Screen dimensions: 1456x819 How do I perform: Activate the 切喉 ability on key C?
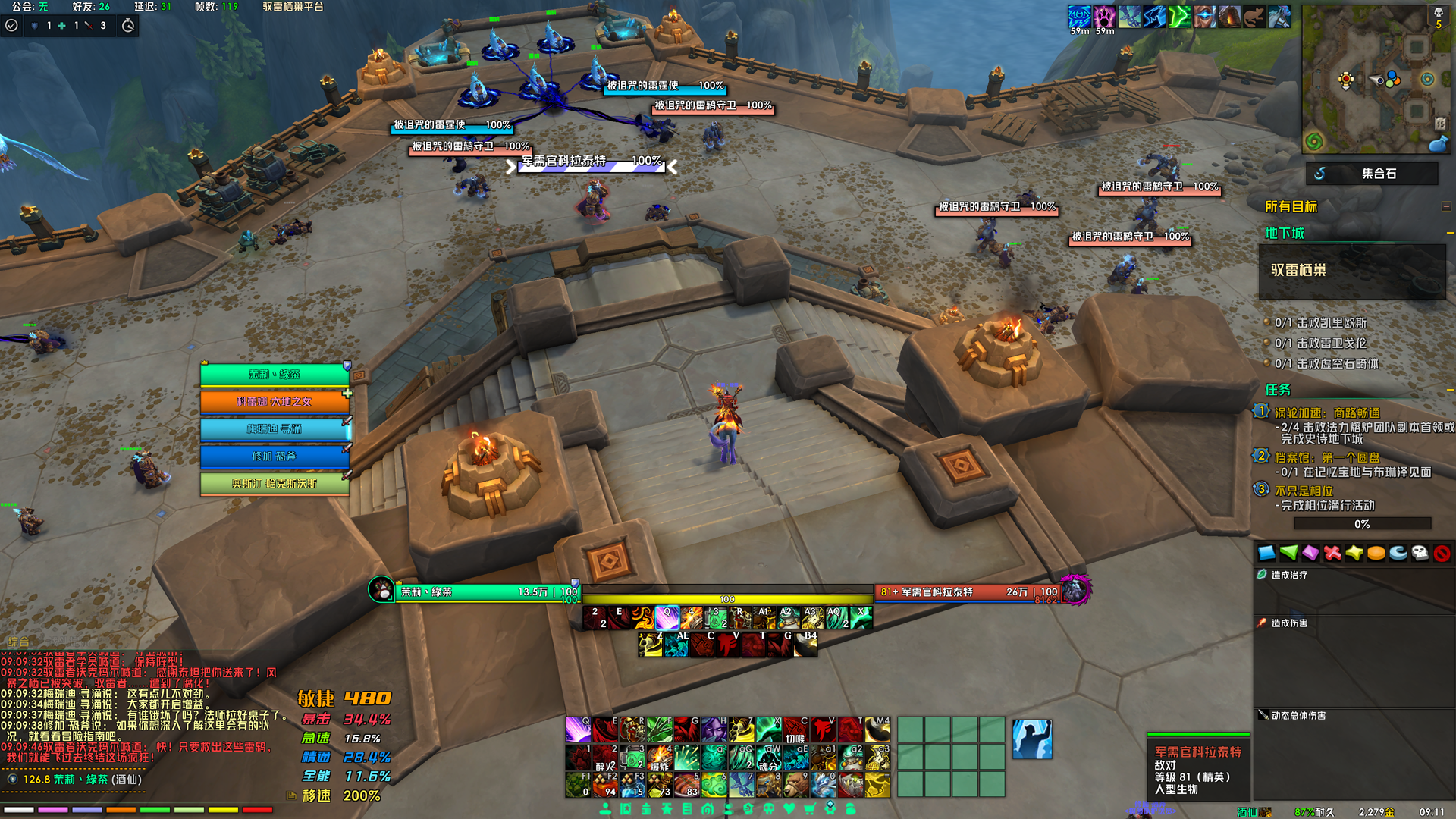[795, 730]
